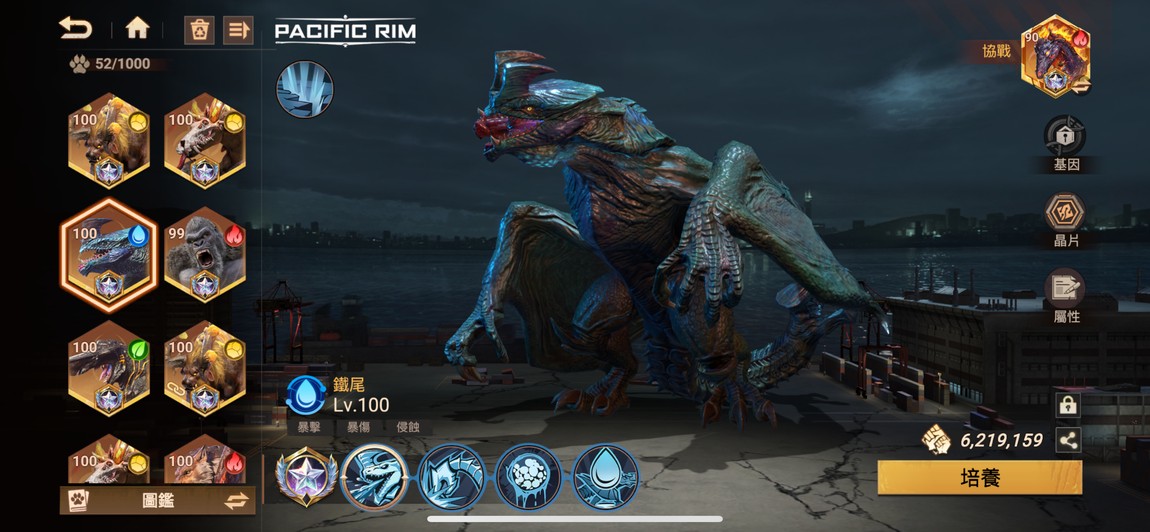Tap the 培養 cultivate button
1150x532 pixels.
click(x=979, y=477)
